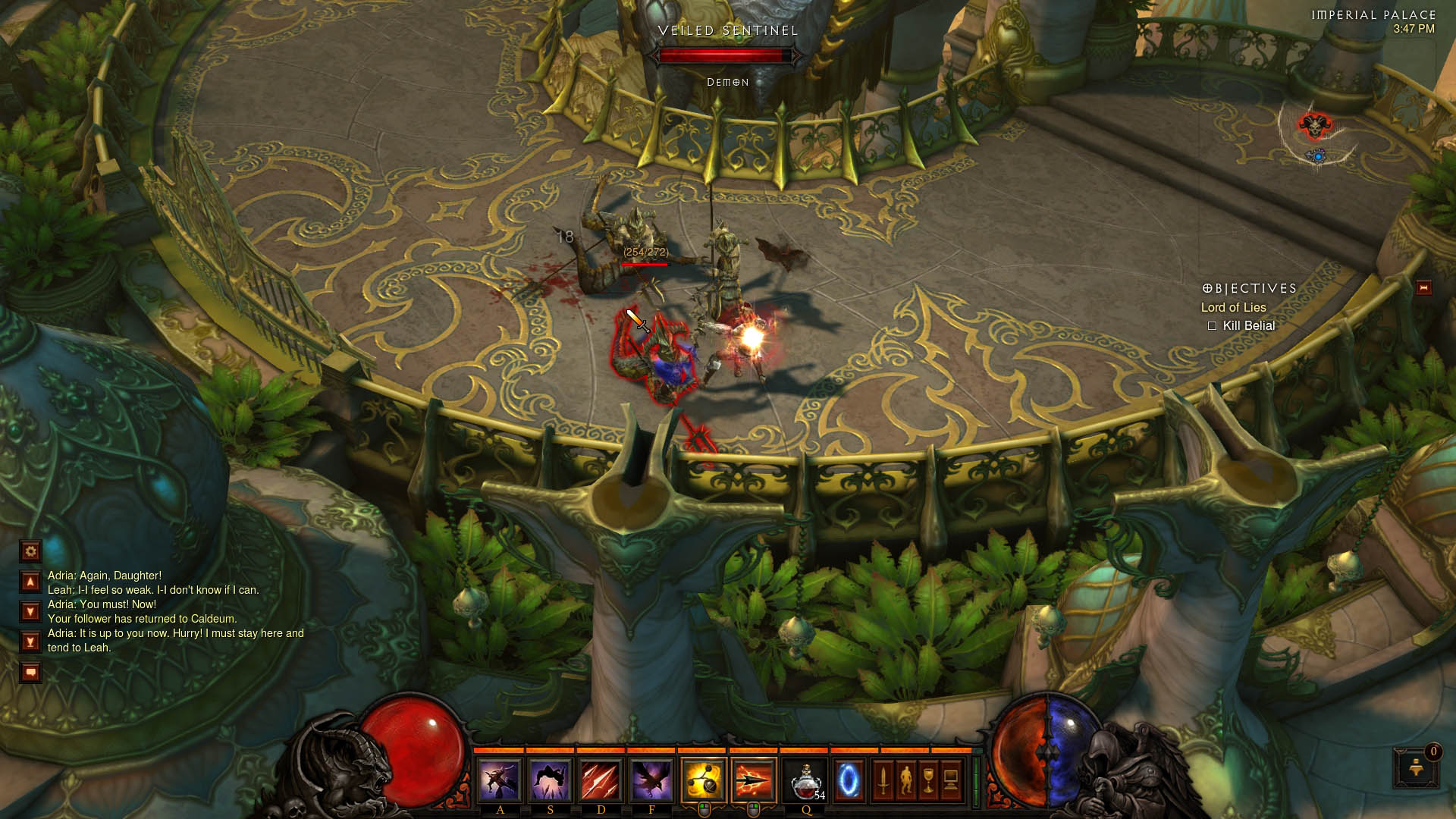1456x819 pixels.
Task: Open the Game Menu computer icon
Action: point(951,780)
